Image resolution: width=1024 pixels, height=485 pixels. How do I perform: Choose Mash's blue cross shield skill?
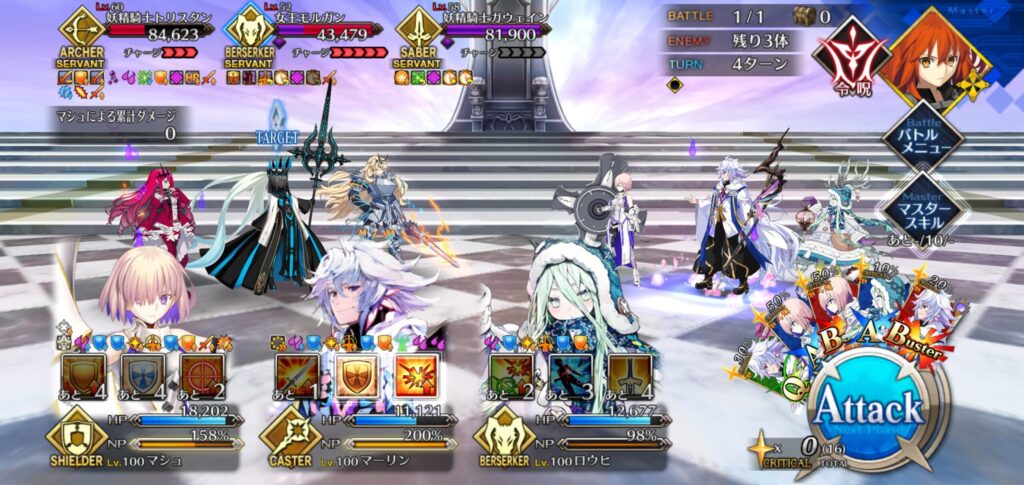point(143,377)
